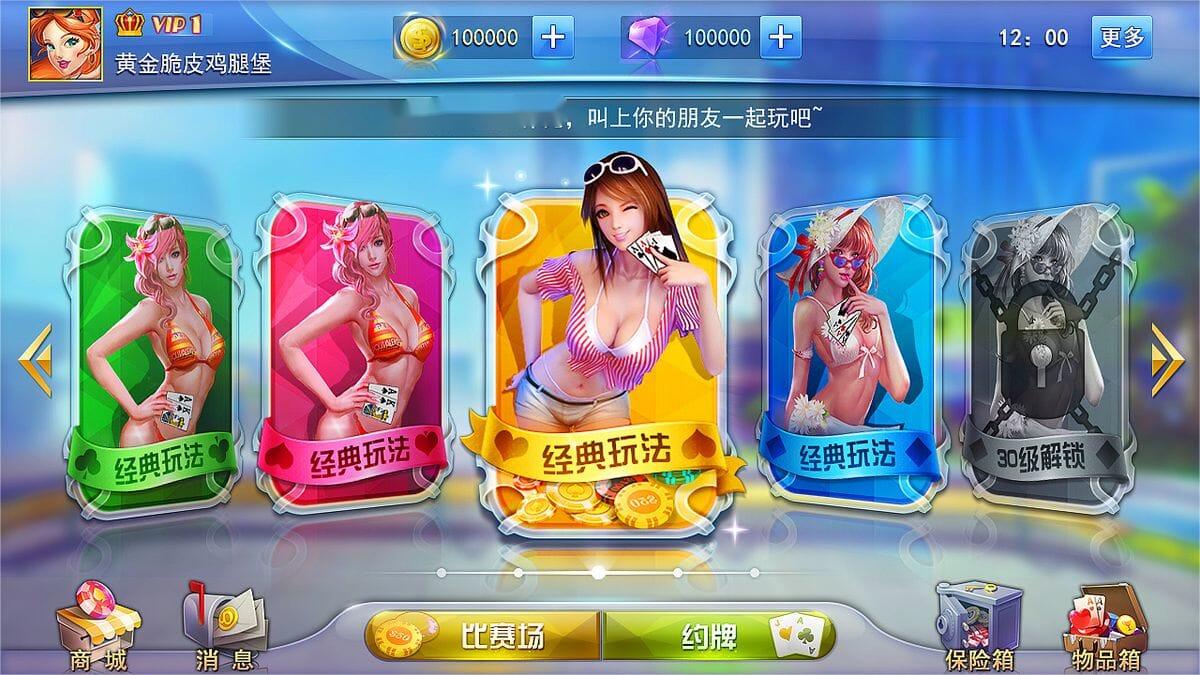Add more purple diamonds with plus button

click(x=781, y=38)
